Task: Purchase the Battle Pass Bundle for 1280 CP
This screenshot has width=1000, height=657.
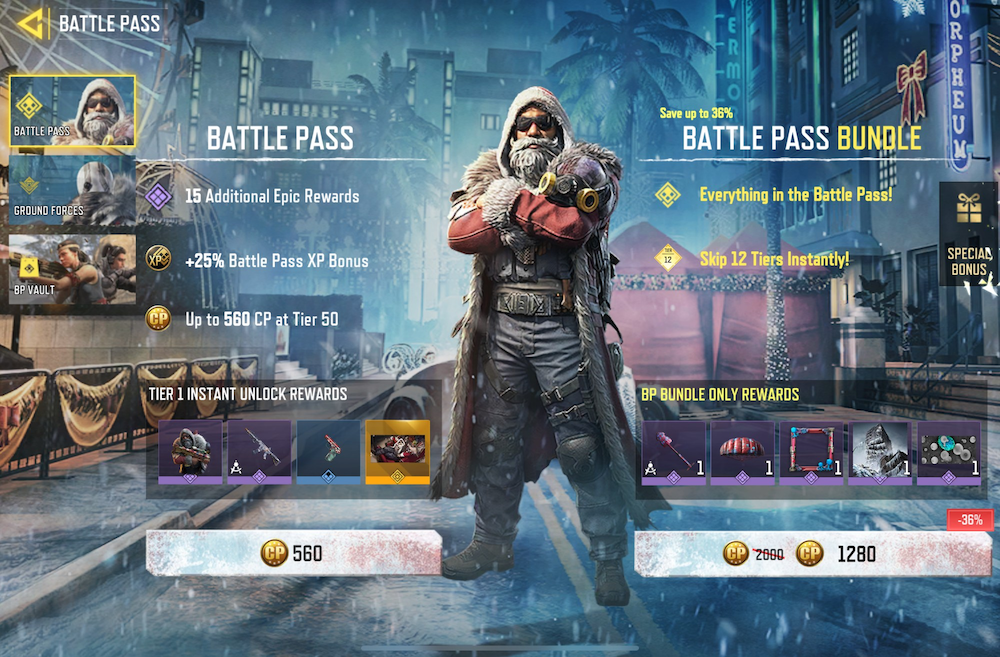Action: pos(812,553)
